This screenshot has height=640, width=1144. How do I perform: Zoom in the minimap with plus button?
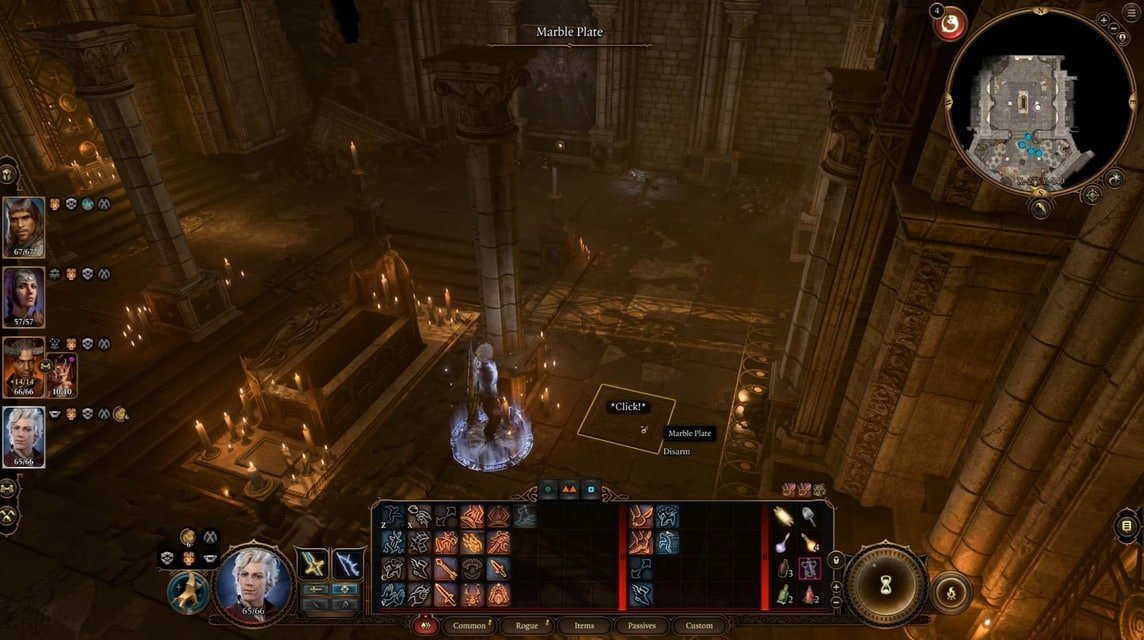pyautogui.click(x=1101, y=21)
